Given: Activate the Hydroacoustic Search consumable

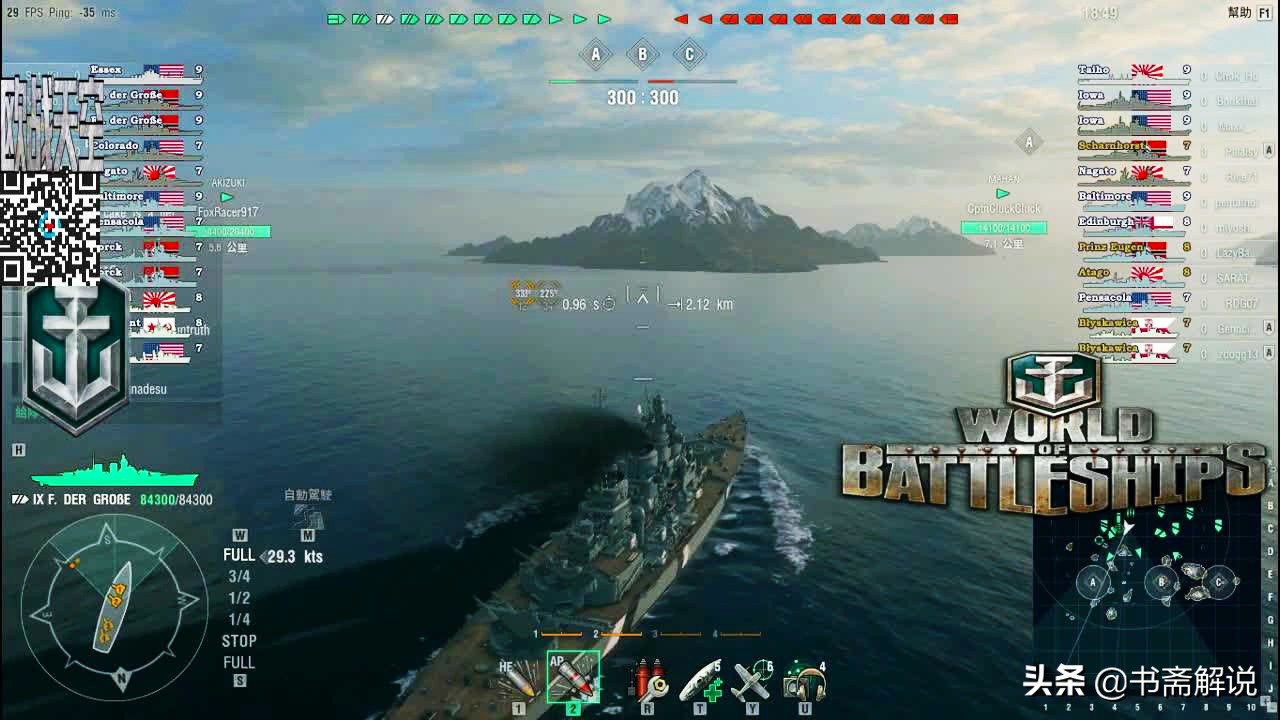Looking at the screenshot, I should pos(804,682).
